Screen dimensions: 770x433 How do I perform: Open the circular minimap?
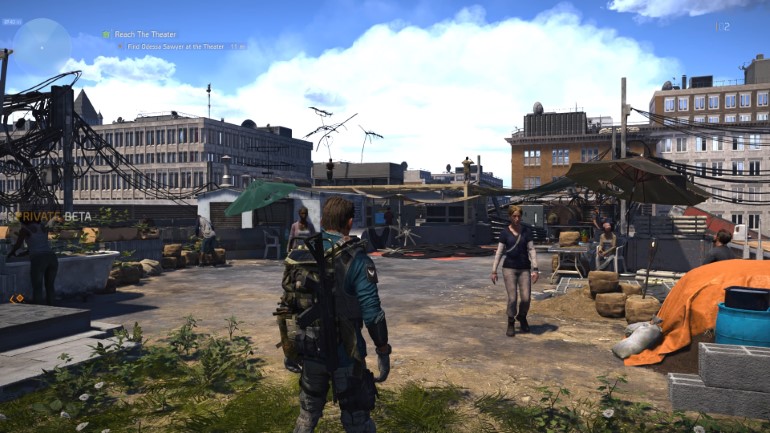coord(41,44)
